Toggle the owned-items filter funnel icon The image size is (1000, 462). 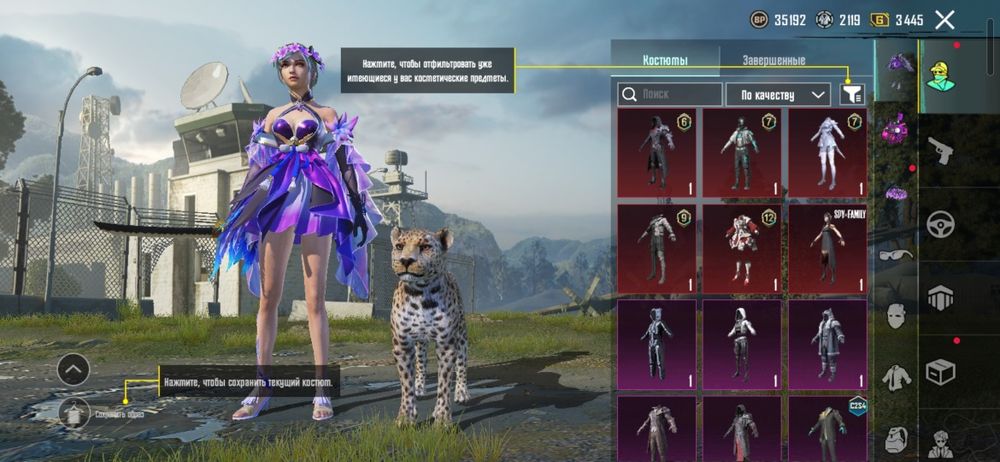pos(852,94)
